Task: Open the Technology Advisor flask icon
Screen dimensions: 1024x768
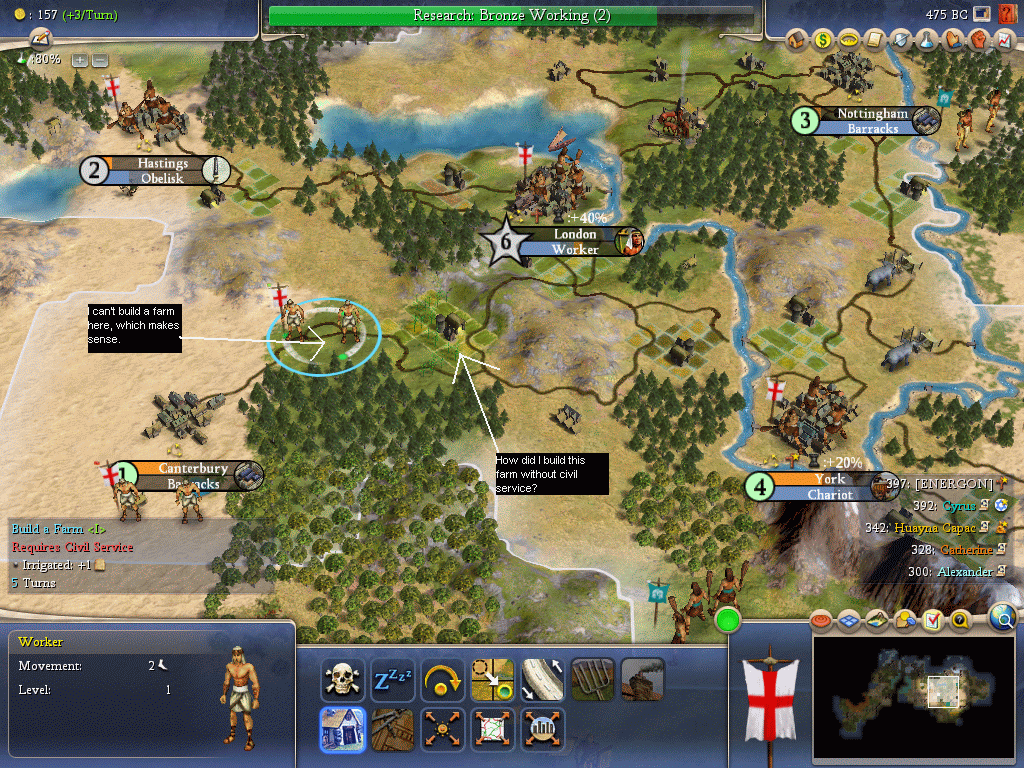Action: click(927, 40)
